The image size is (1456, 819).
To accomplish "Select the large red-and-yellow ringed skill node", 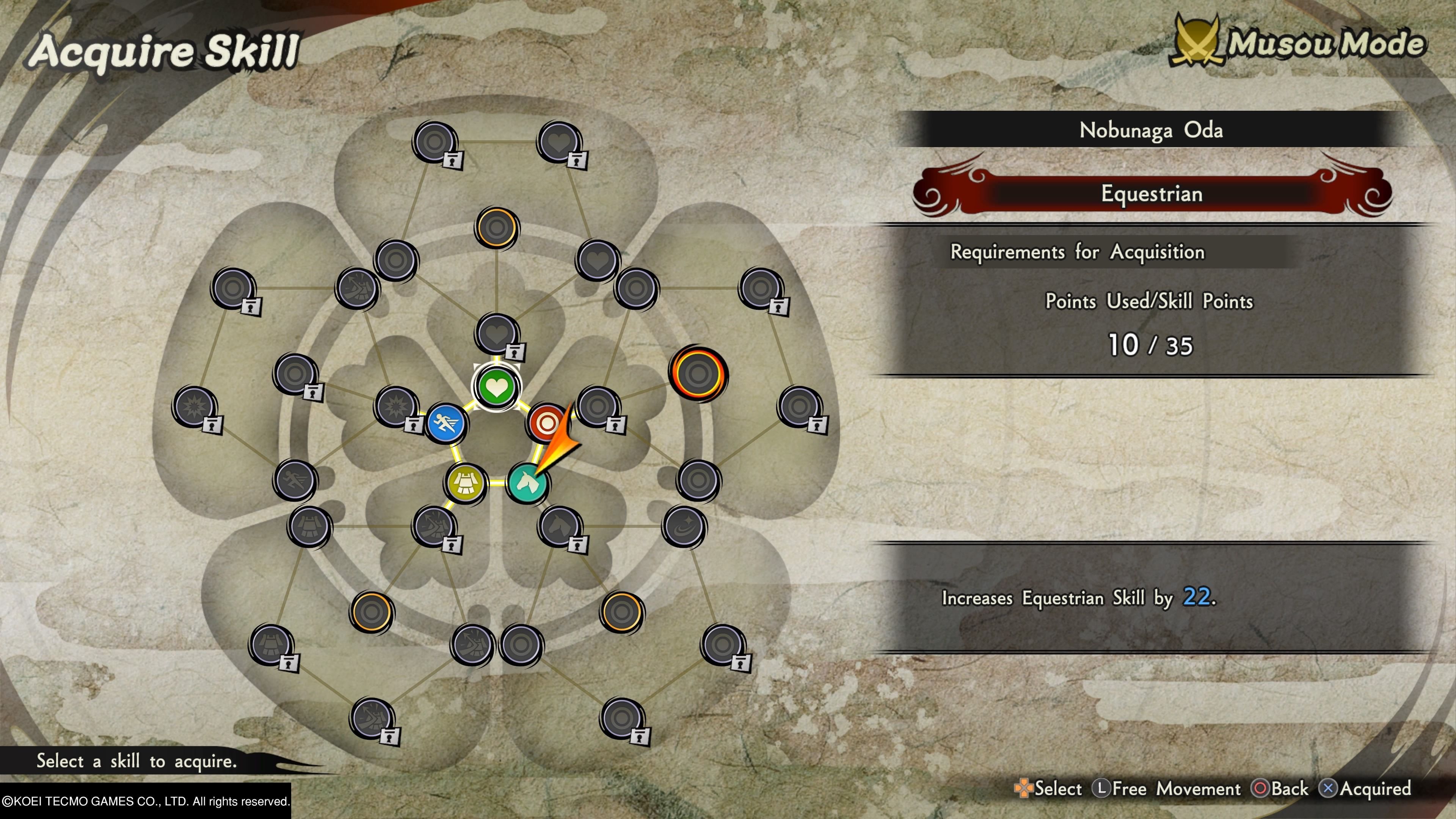I will pos(698,373).
